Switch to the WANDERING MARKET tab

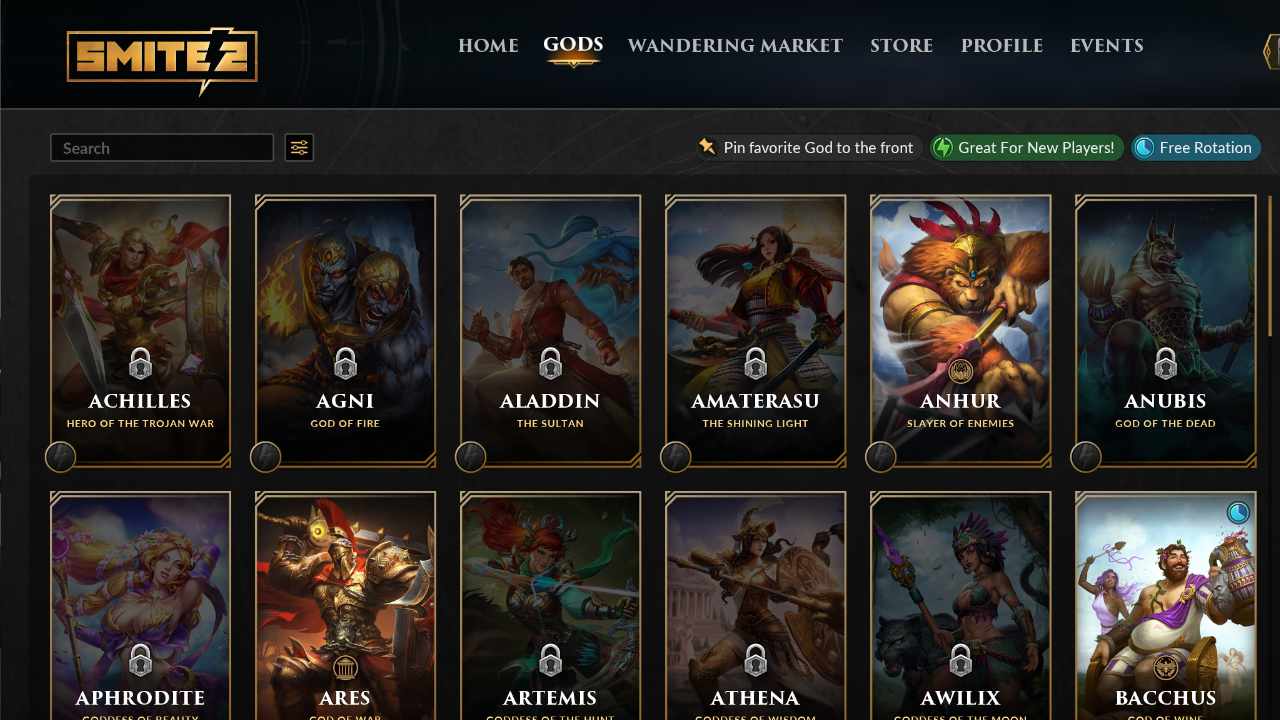click(735, 45)
